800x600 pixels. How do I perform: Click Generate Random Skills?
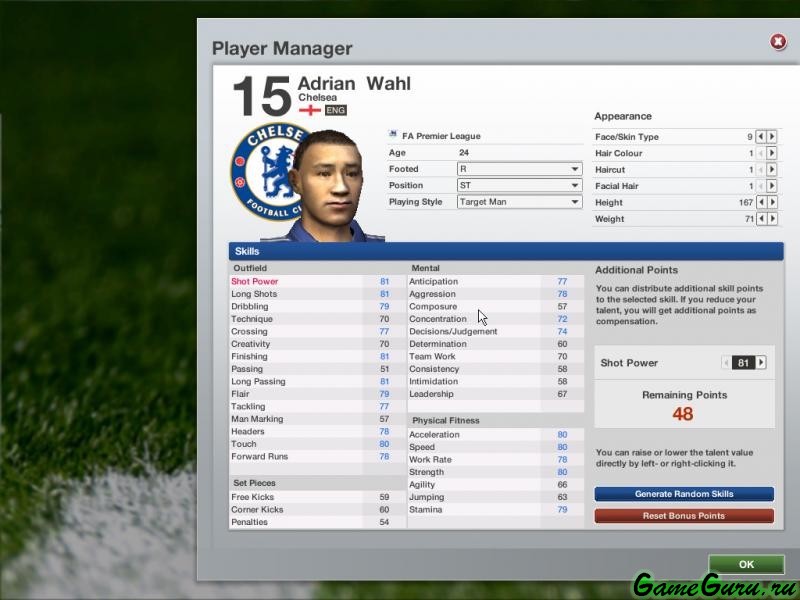pyautogui.click(x=684, y=494)
